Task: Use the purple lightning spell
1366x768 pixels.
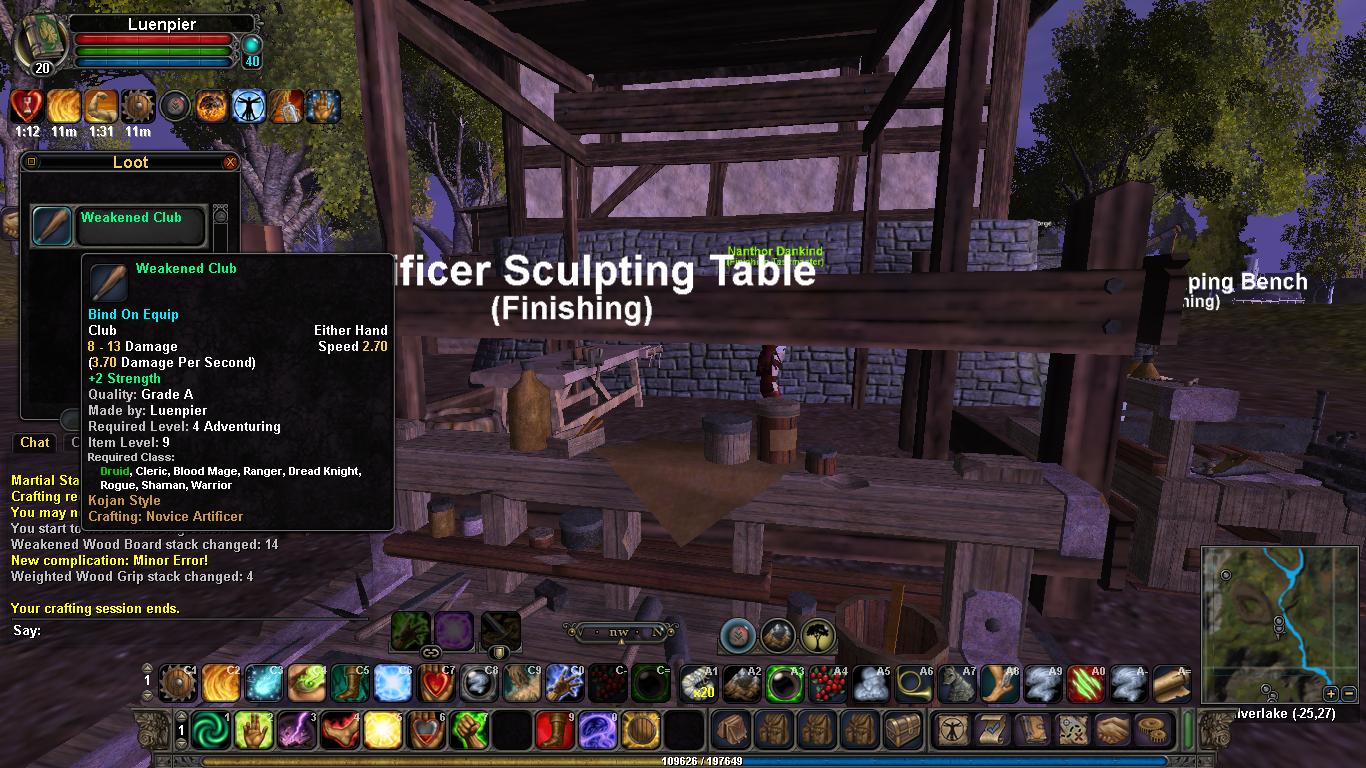Action: tap(297, 731)
